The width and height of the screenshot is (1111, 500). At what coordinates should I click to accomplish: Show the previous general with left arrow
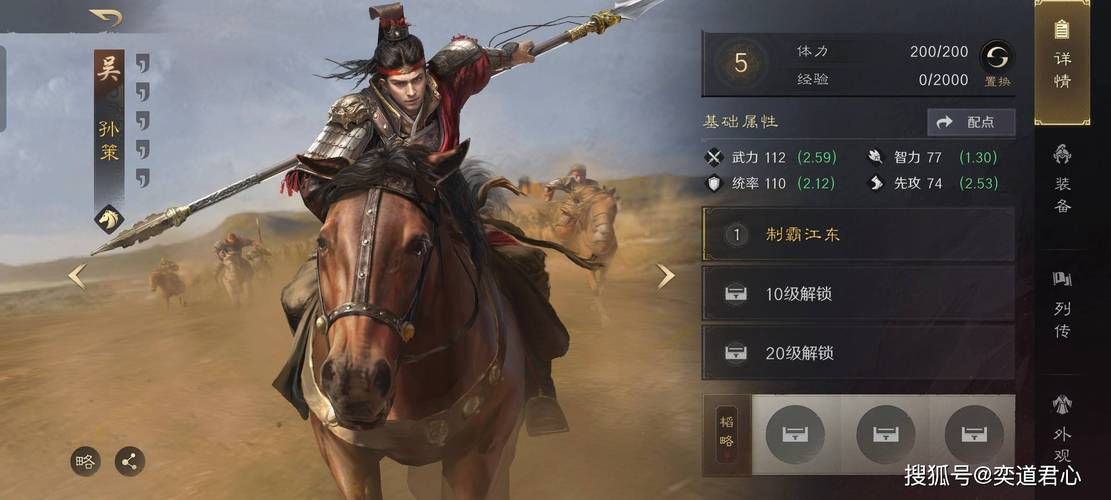pyautogui.click(x=76, y=276)
